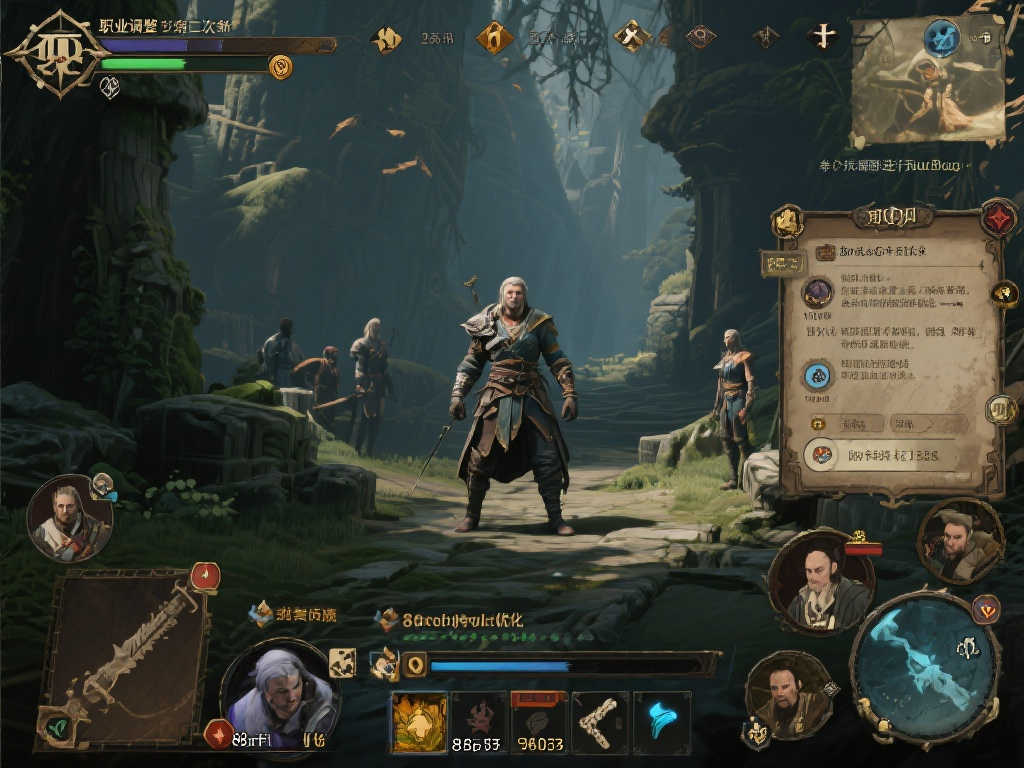Image resolution: width=1024 pixels, height=768 pixels.
Task: Click the dice icon beside the hero portrait
Action: 342,662
